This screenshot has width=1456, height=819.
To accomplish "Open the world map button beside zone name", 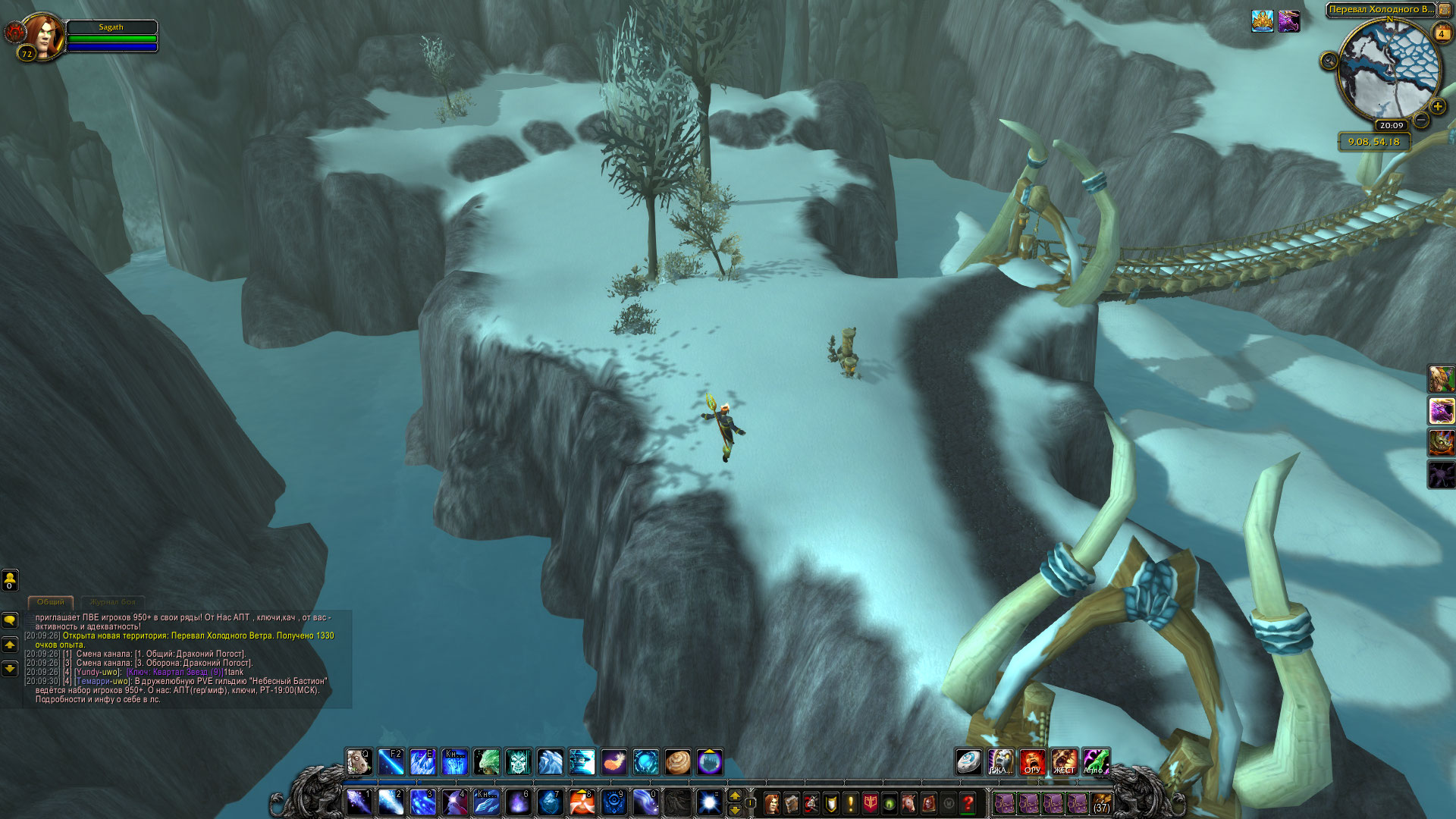I will point(1444,10).
